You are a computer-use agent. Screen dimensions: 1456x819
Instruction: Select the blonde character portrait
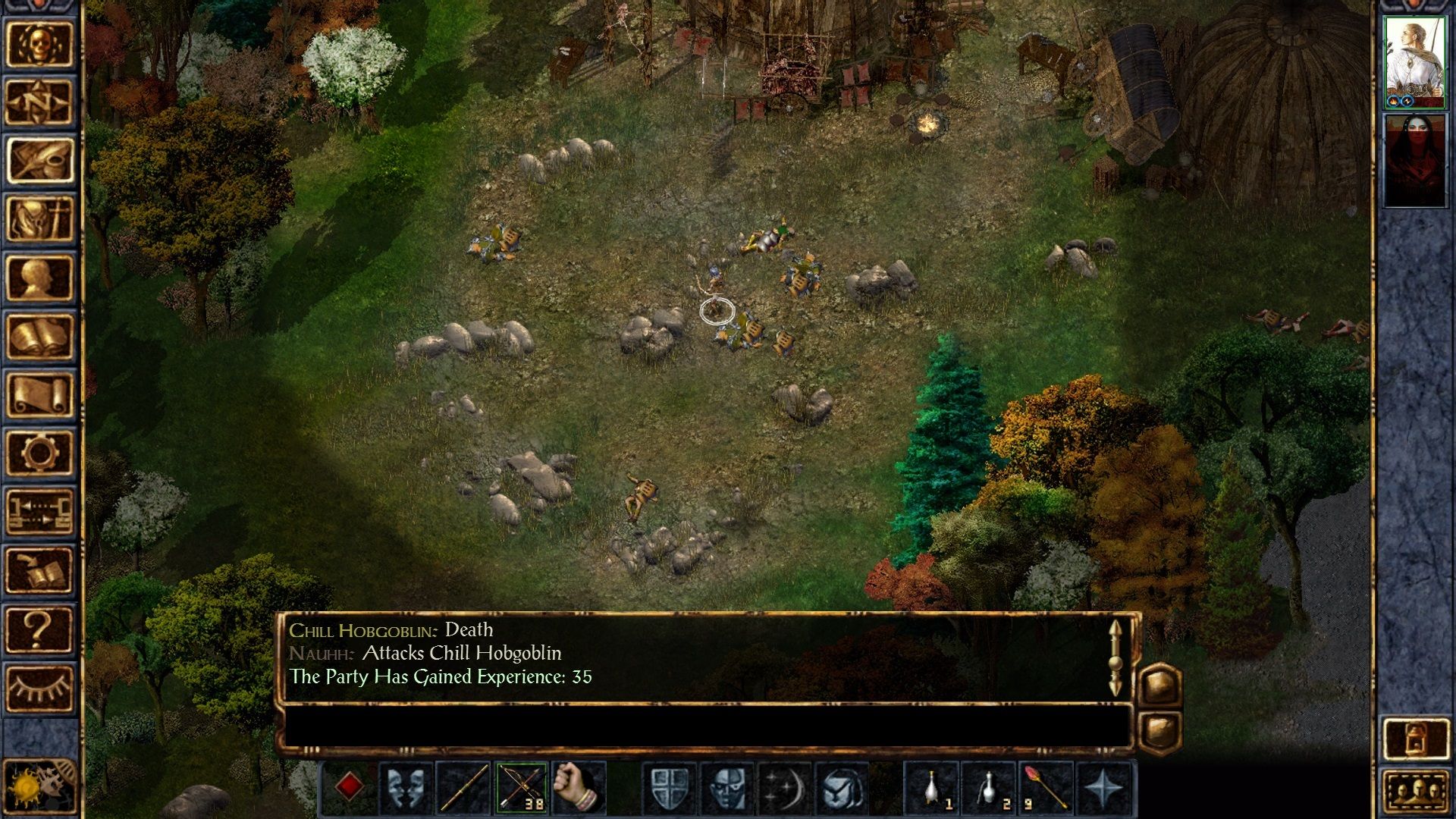tap(1414, 62)
